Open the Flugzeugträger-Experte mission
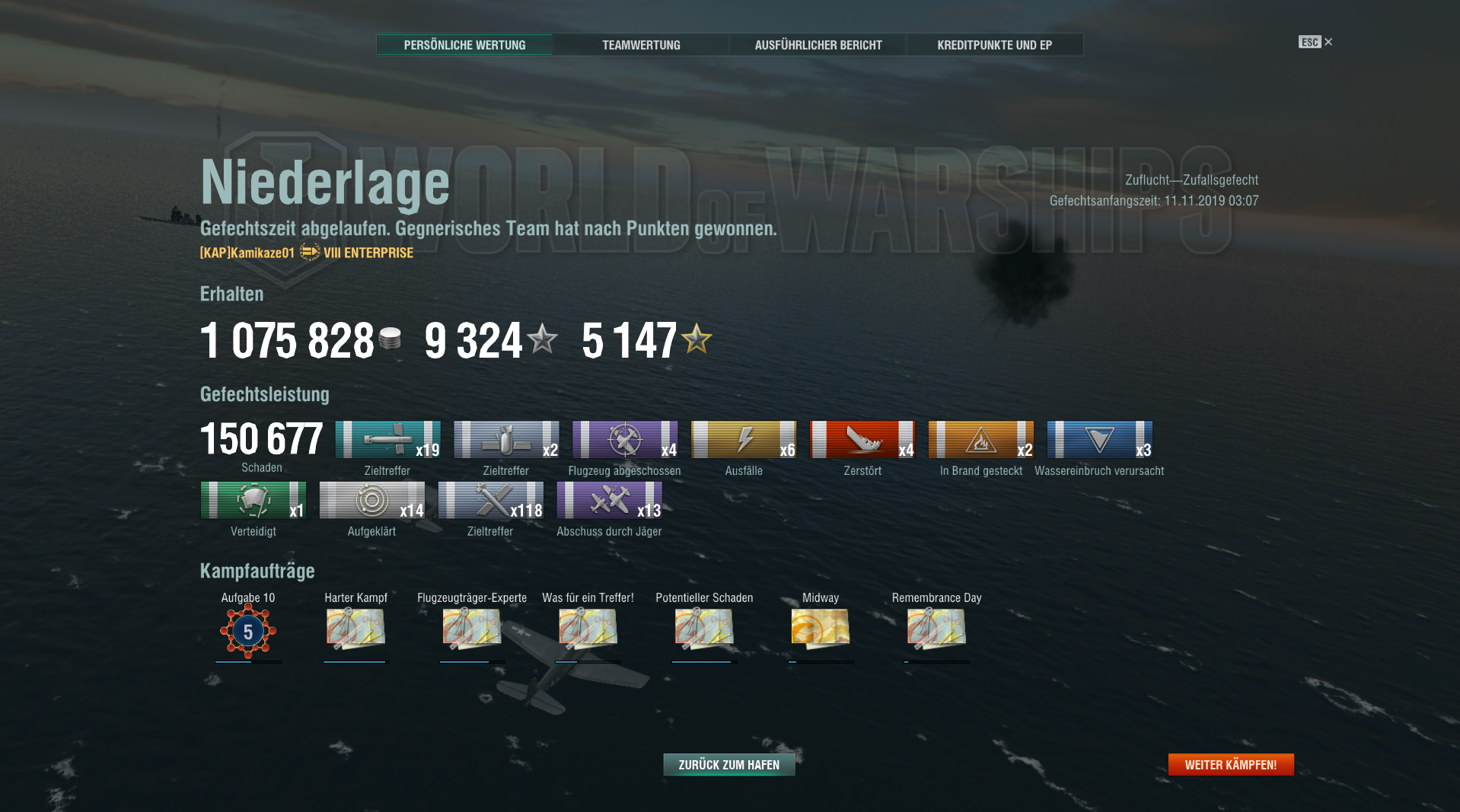This screenshot has width=1460, height=812. 472,629
